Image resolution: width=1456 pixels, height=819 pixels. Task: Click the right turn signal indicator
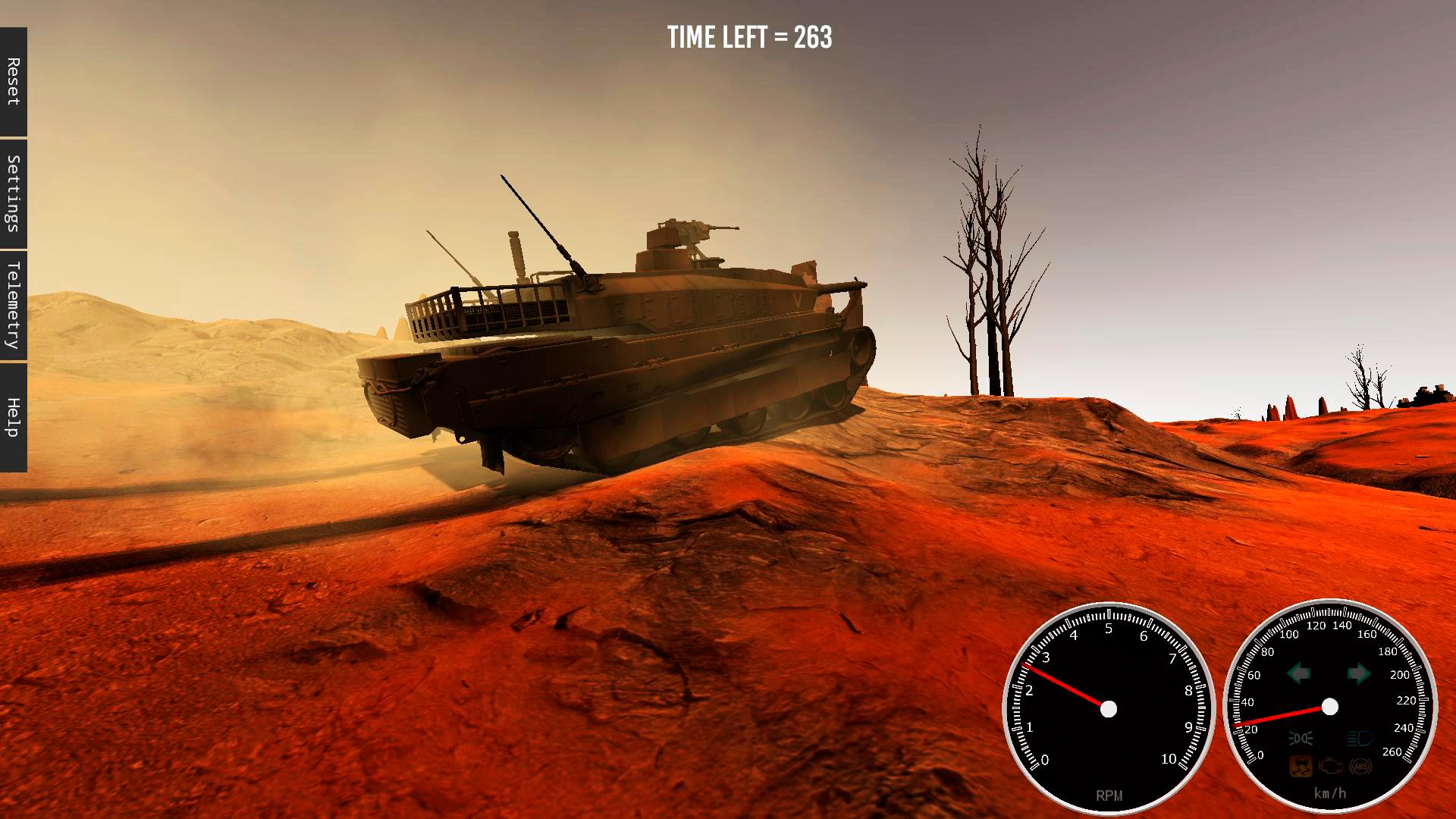[x=1358, y=673]
